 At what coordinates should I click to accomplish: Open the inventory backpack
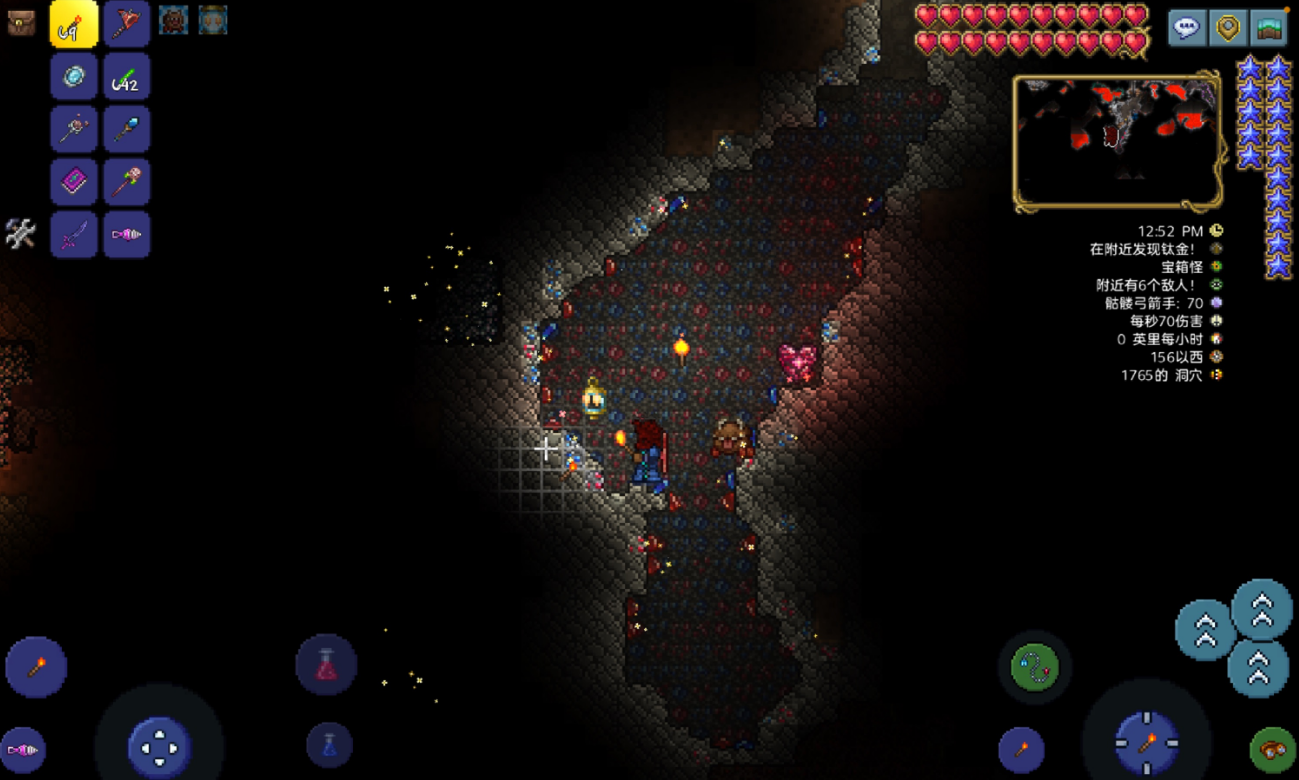click(x=21, y=23)
